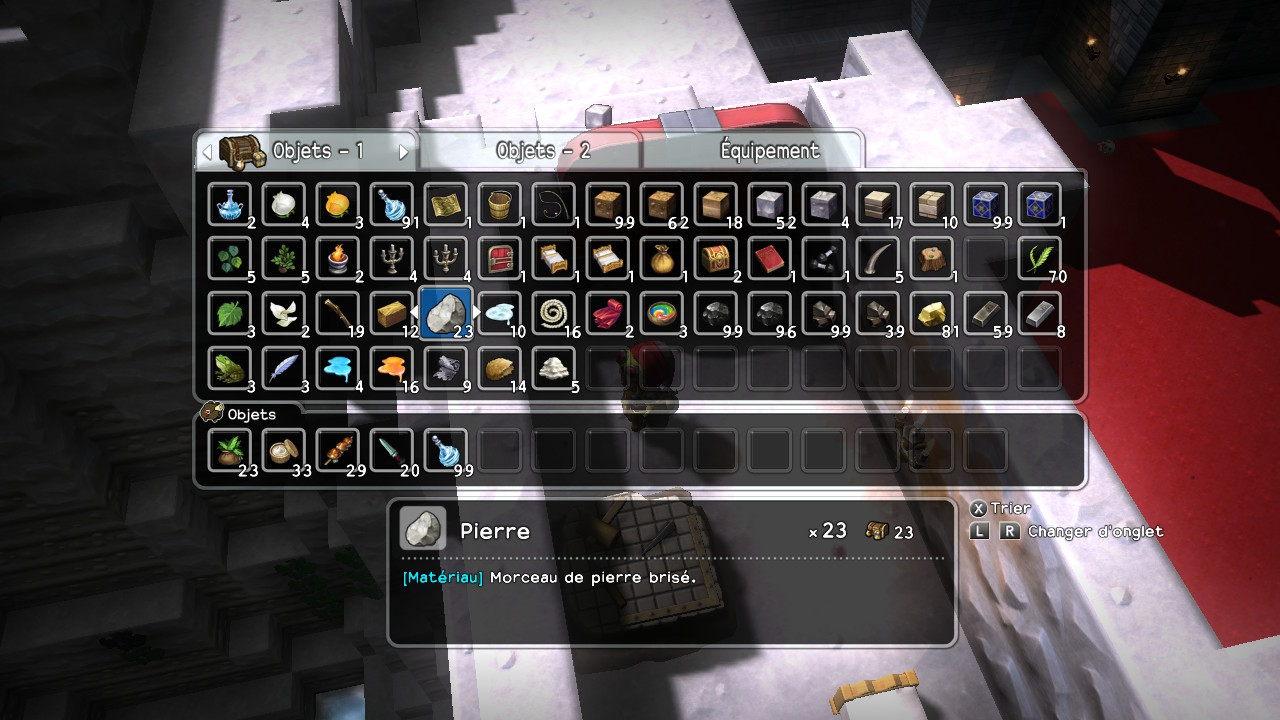1280x720 pixels.
Task: Select the green frog item
Action: 230,367
